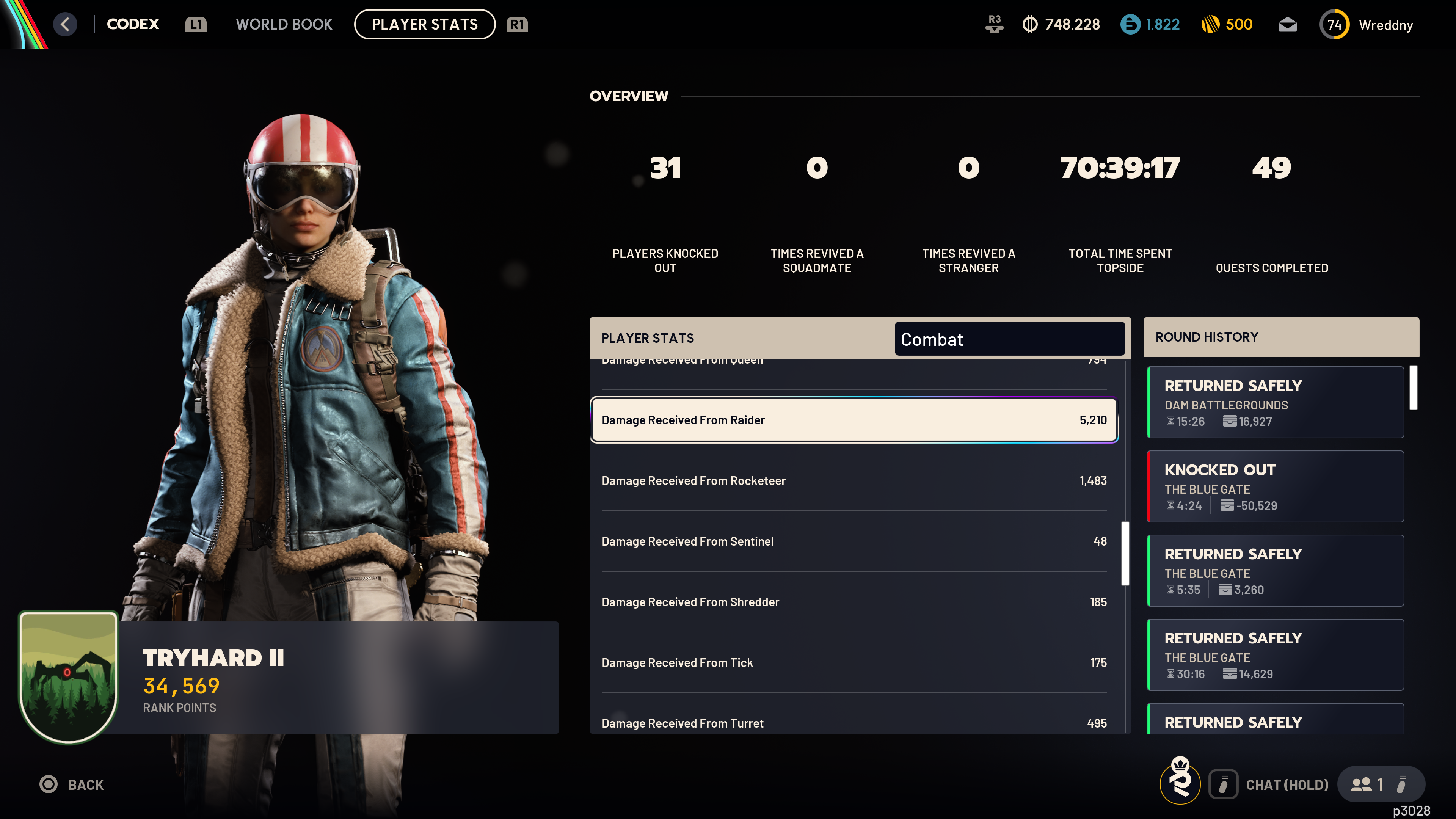1456x819 pixels.
Task: Click the Tryhard II rank badge
Action: pyautogui.click(x=68, y=676)
